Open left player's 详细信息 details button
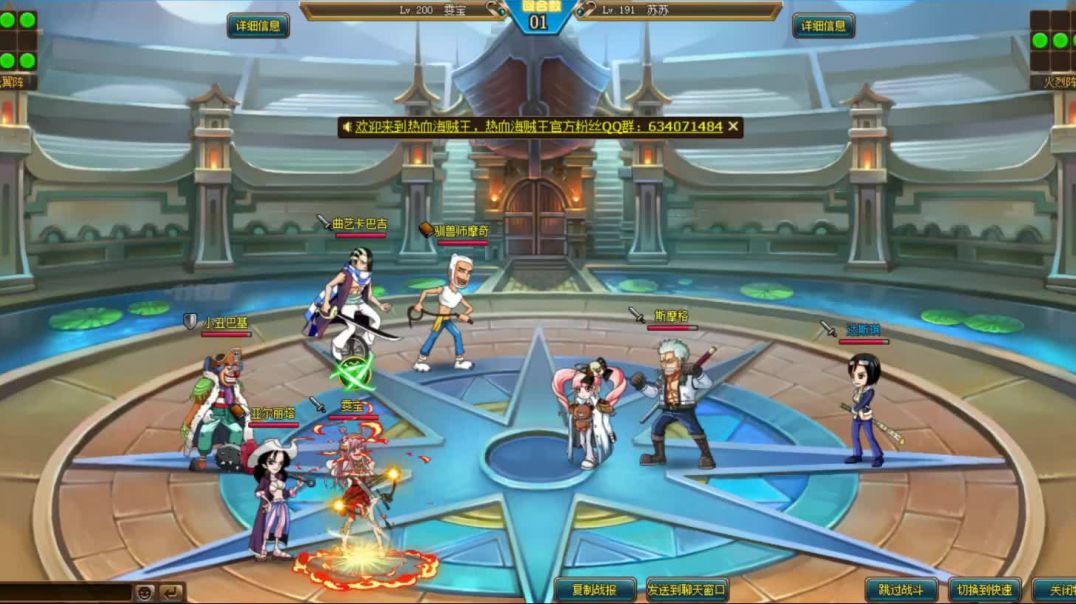Image resolution: width=1076 pixels, height=604 pixels. pos(258,26)
